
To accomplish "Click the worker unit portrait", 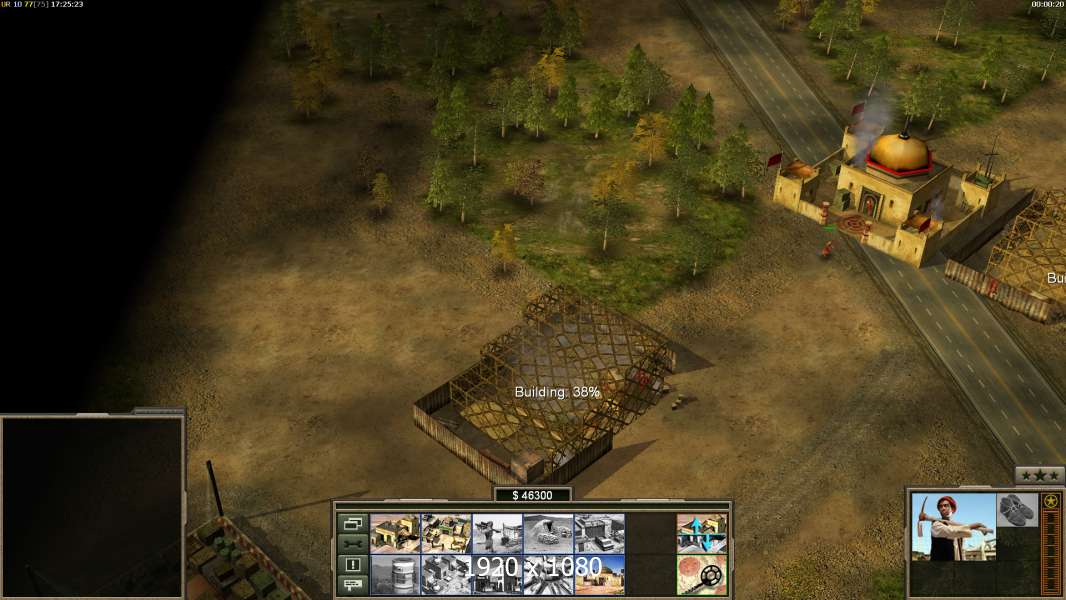I will 953,527.
